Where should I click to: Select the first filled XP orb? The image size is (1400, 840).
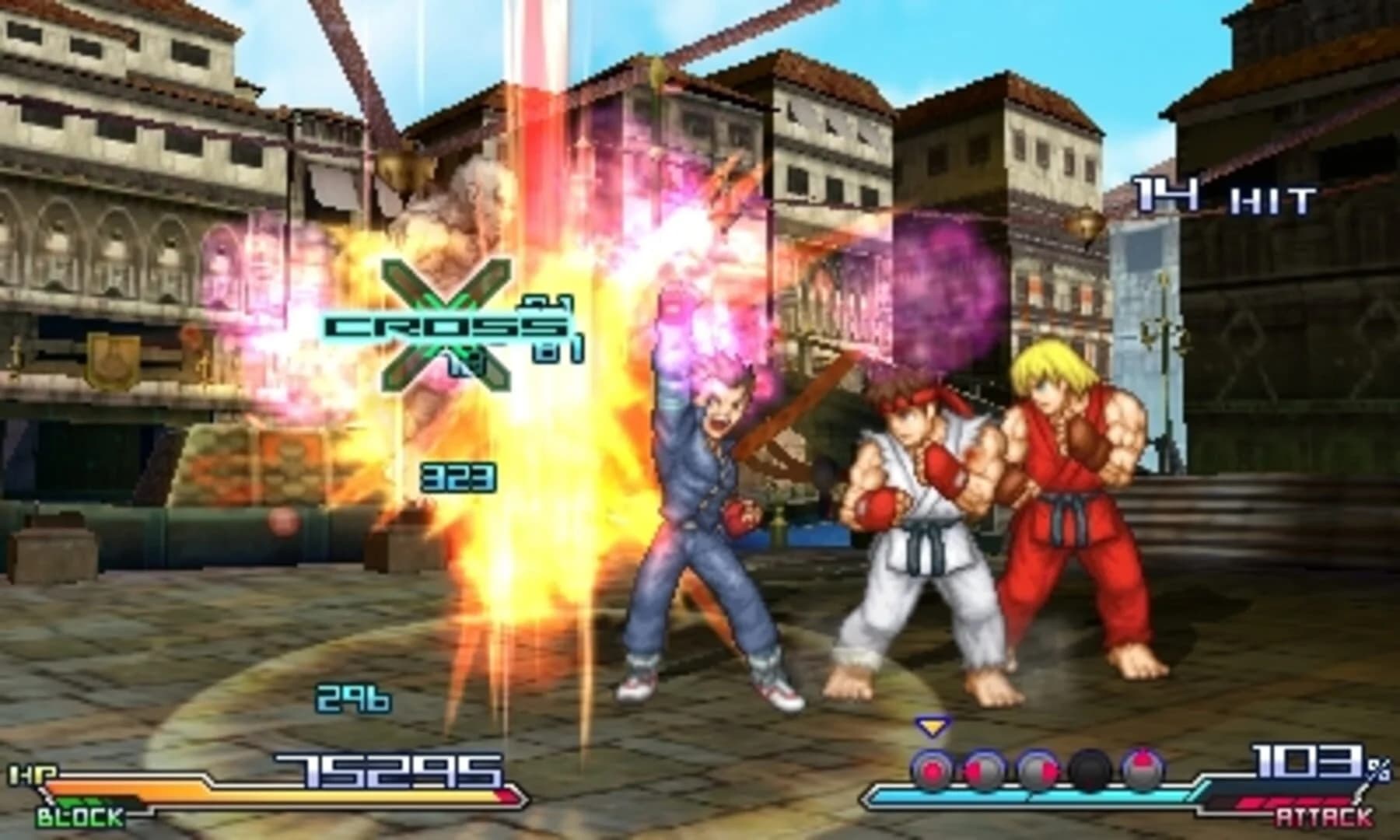point(933,768)
